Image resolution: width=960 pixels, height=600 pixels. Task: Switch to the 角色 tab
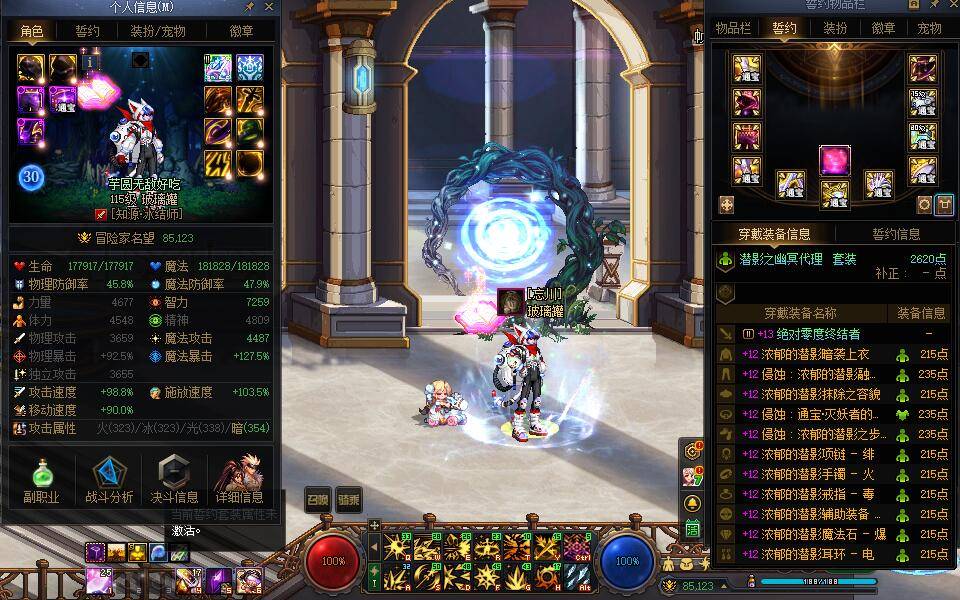(32, 31)
